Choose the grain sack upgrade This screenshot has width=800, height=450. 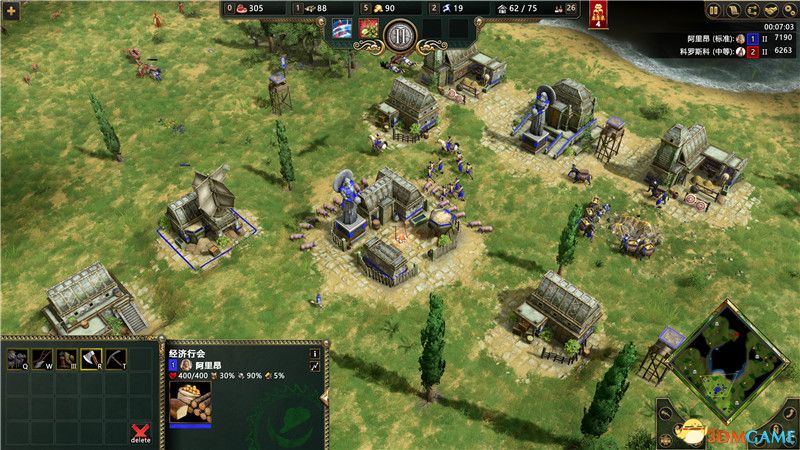click(x=67, y=360)
